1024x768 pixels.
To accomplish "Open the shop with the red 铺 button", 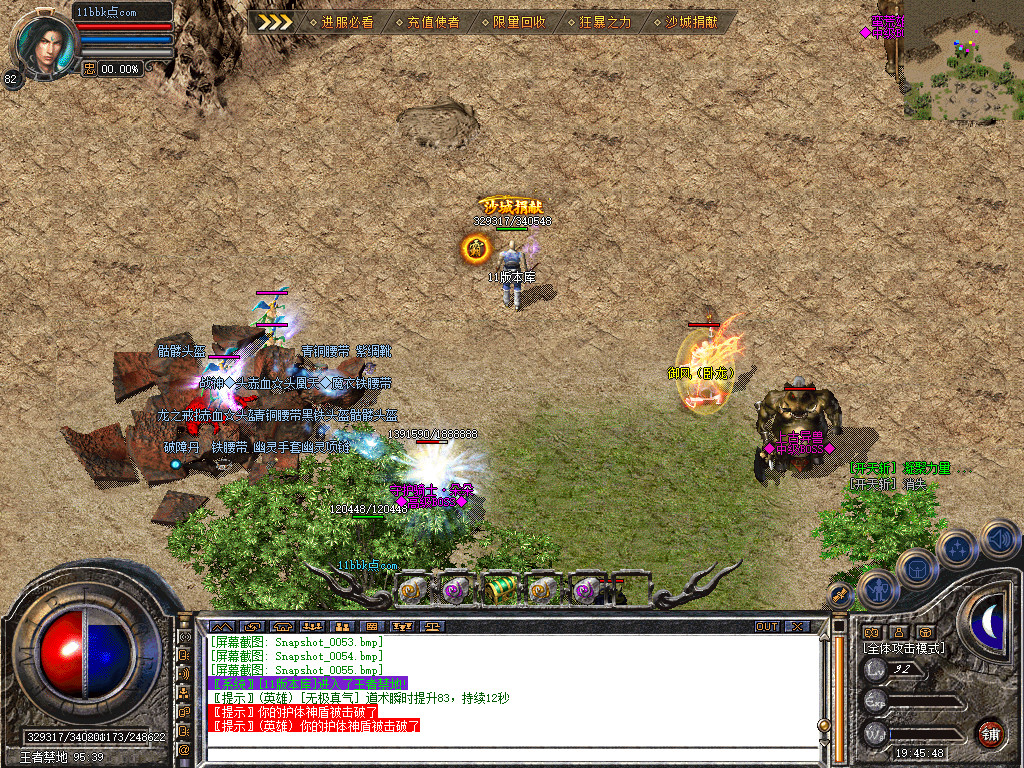I will point(990,733).
